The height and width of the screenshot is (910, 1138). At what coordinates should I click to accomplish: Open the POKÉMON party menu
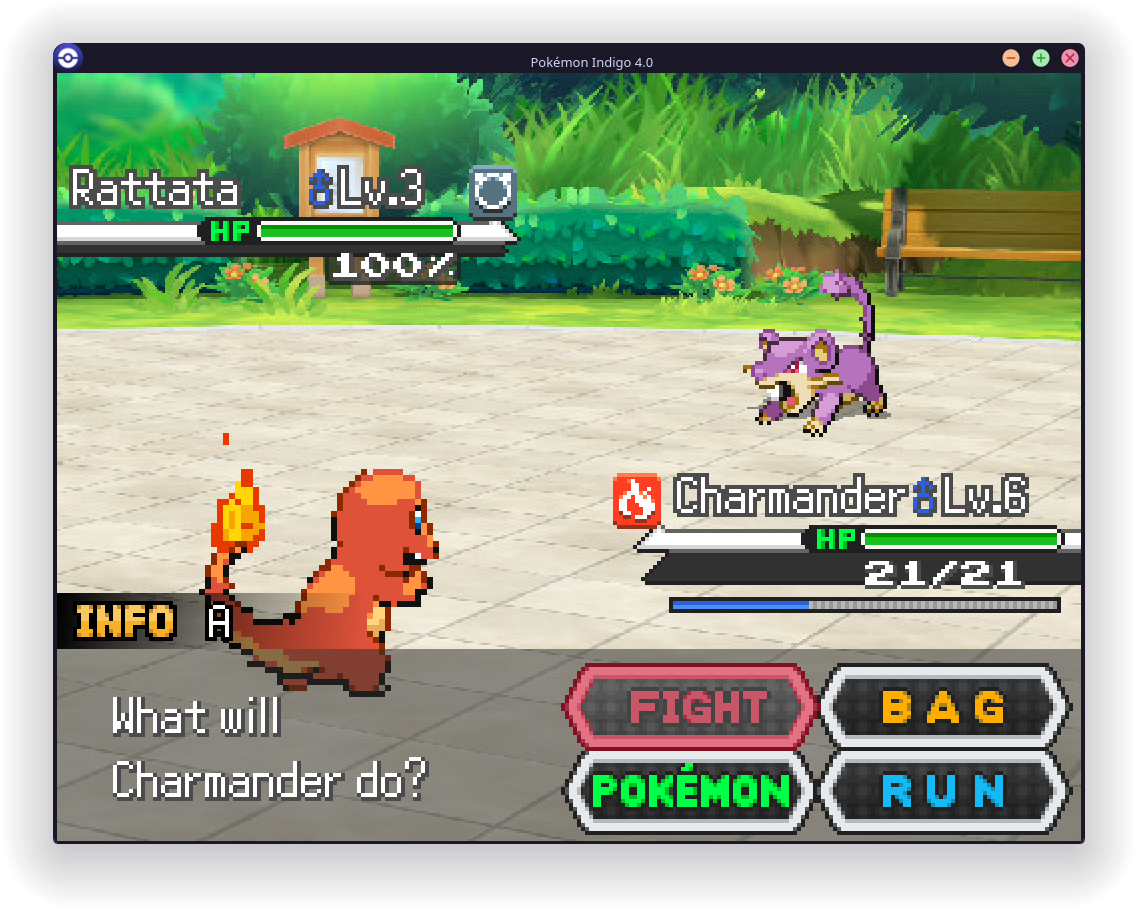(691, 791)
